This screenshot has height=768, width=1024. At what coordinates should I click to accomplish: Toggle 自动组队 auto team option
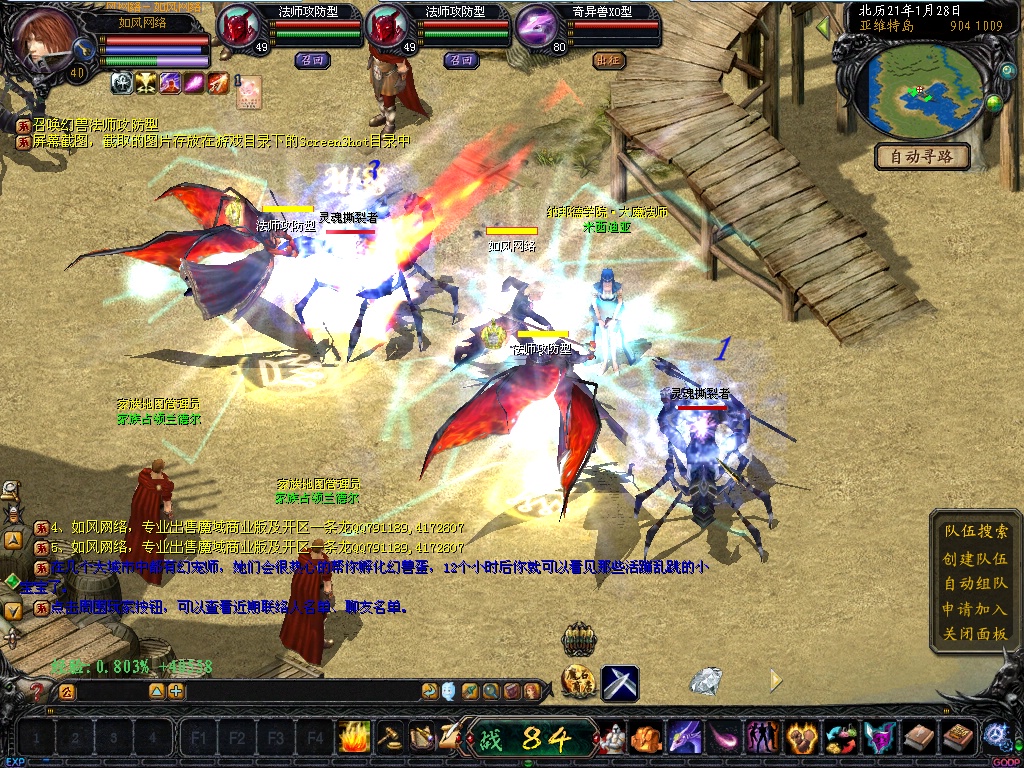976,583
